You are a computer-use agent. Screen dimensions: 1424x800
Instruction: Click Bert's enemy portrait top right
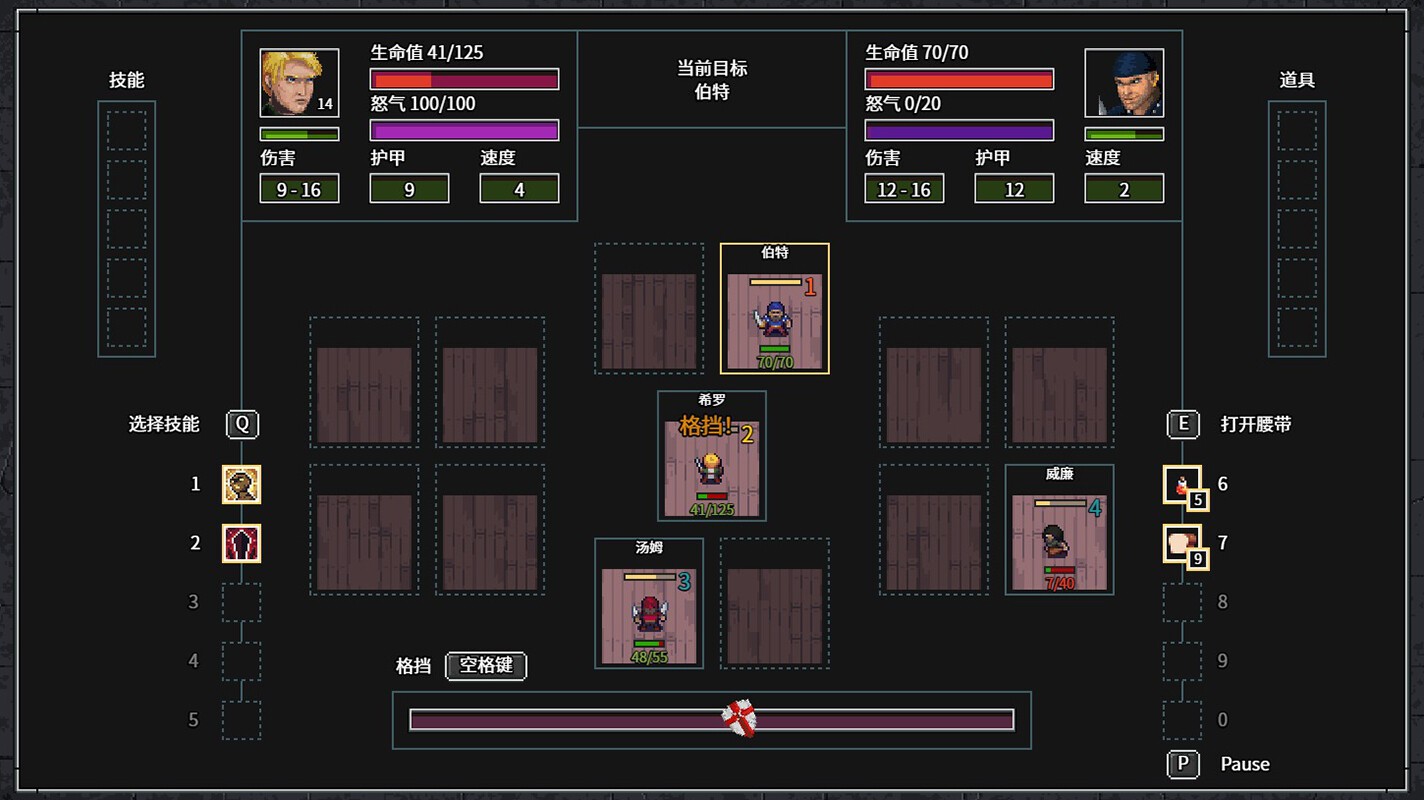pos(1125,84)
